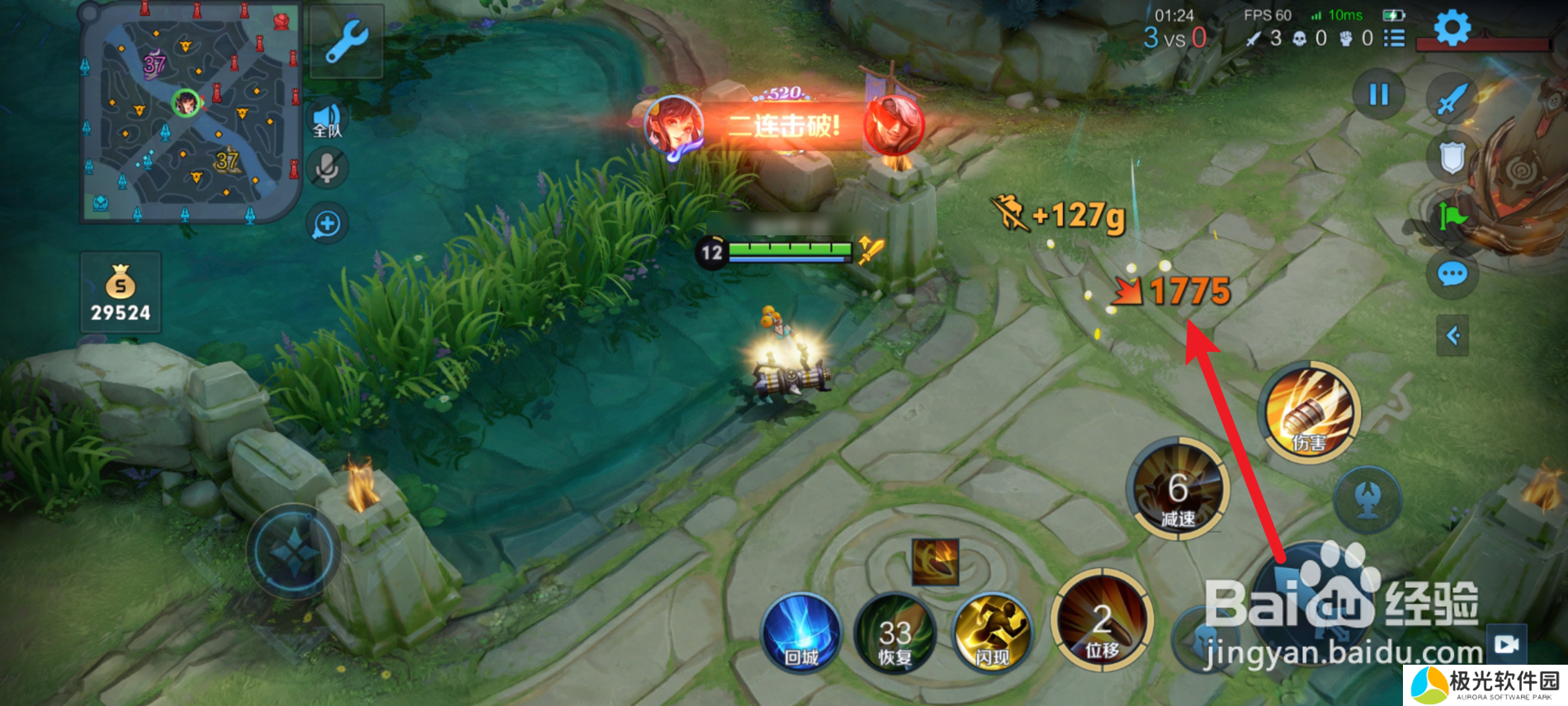The width and height of the screenshot is (1568, 706).
Task: Open the chat bubble quick messages
Action: click(1452, 273)
